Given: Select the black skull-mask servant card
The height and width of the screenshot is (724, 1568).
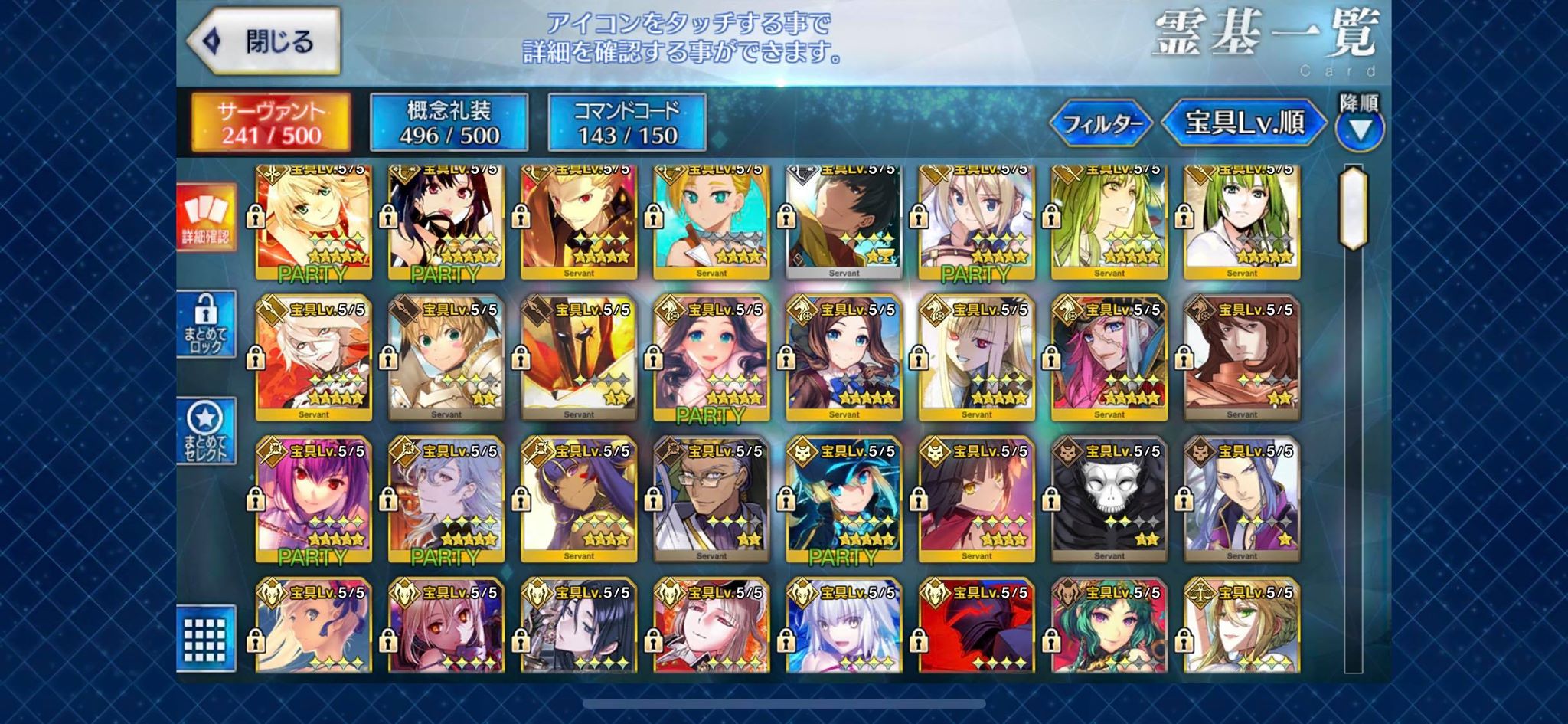Looking at the screenshot, I should pyautogui.click(x=1109, y=500).
